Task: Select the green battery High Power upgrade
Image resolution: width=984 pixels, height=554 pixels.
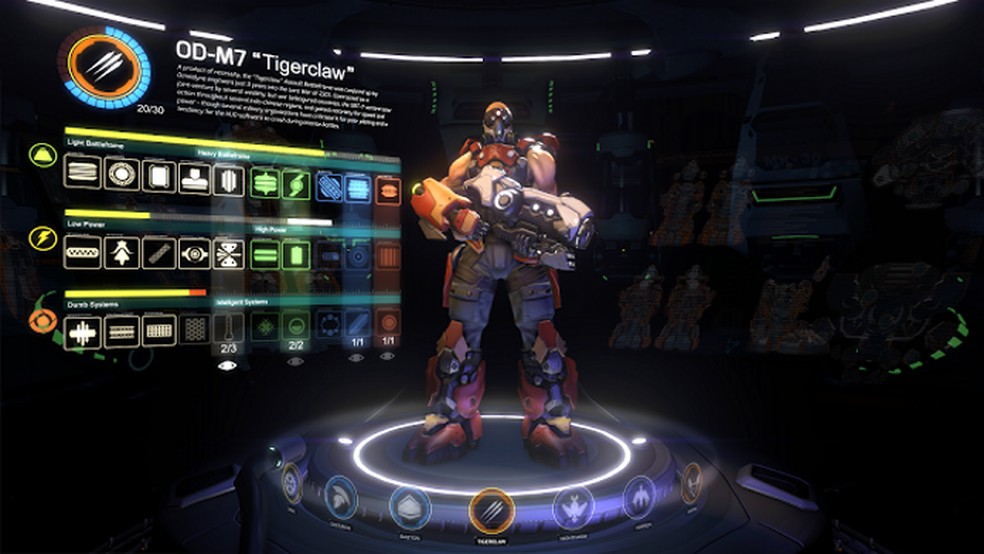Action: click(295, 256)
